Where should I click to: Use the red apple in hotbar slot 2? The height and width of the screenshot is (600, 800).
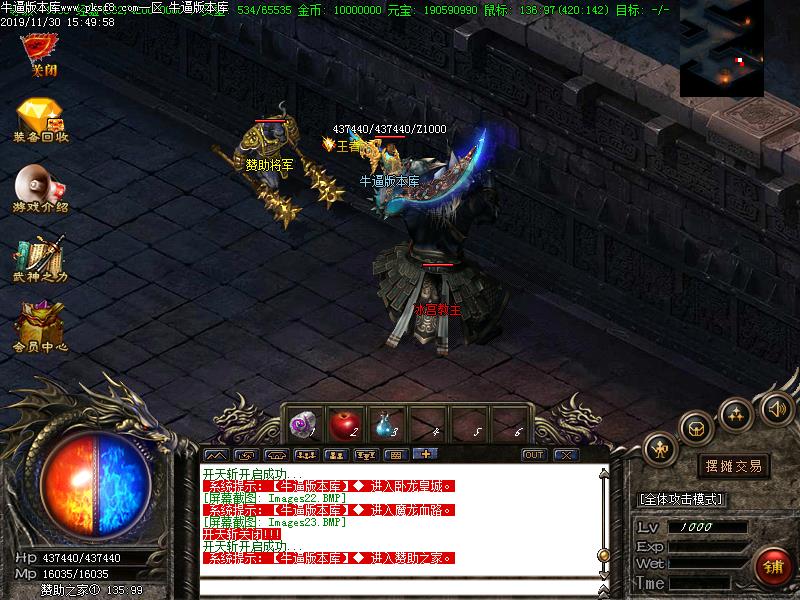(x=343, y=425)
